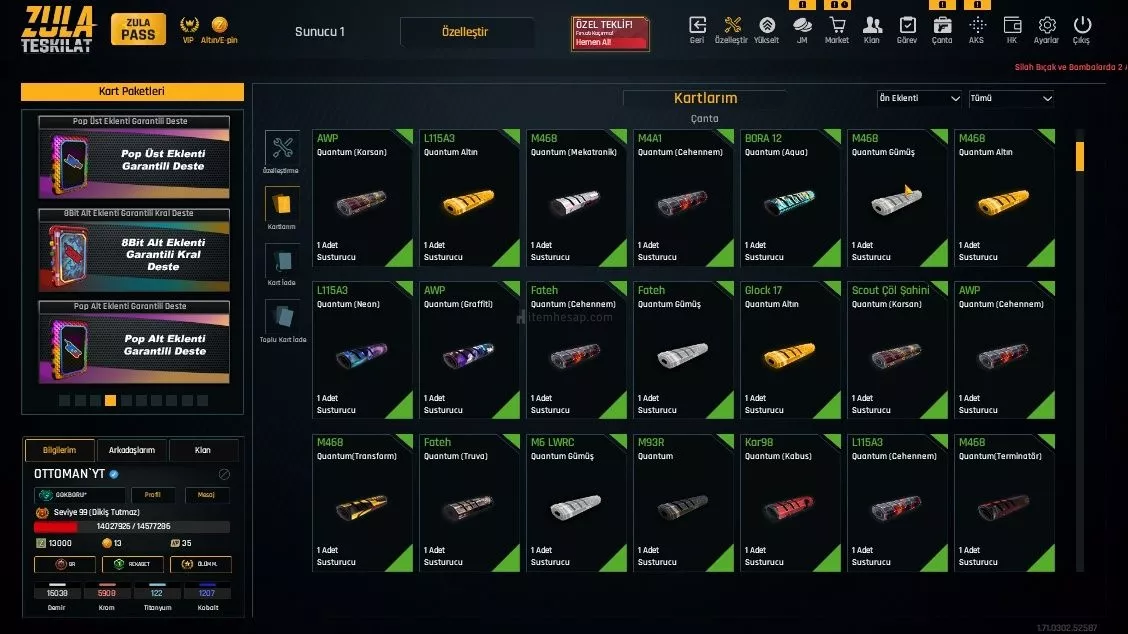The image size is (1128, 634).
Task: Open the Ayarlar settings
Action: coord(1047,27)
